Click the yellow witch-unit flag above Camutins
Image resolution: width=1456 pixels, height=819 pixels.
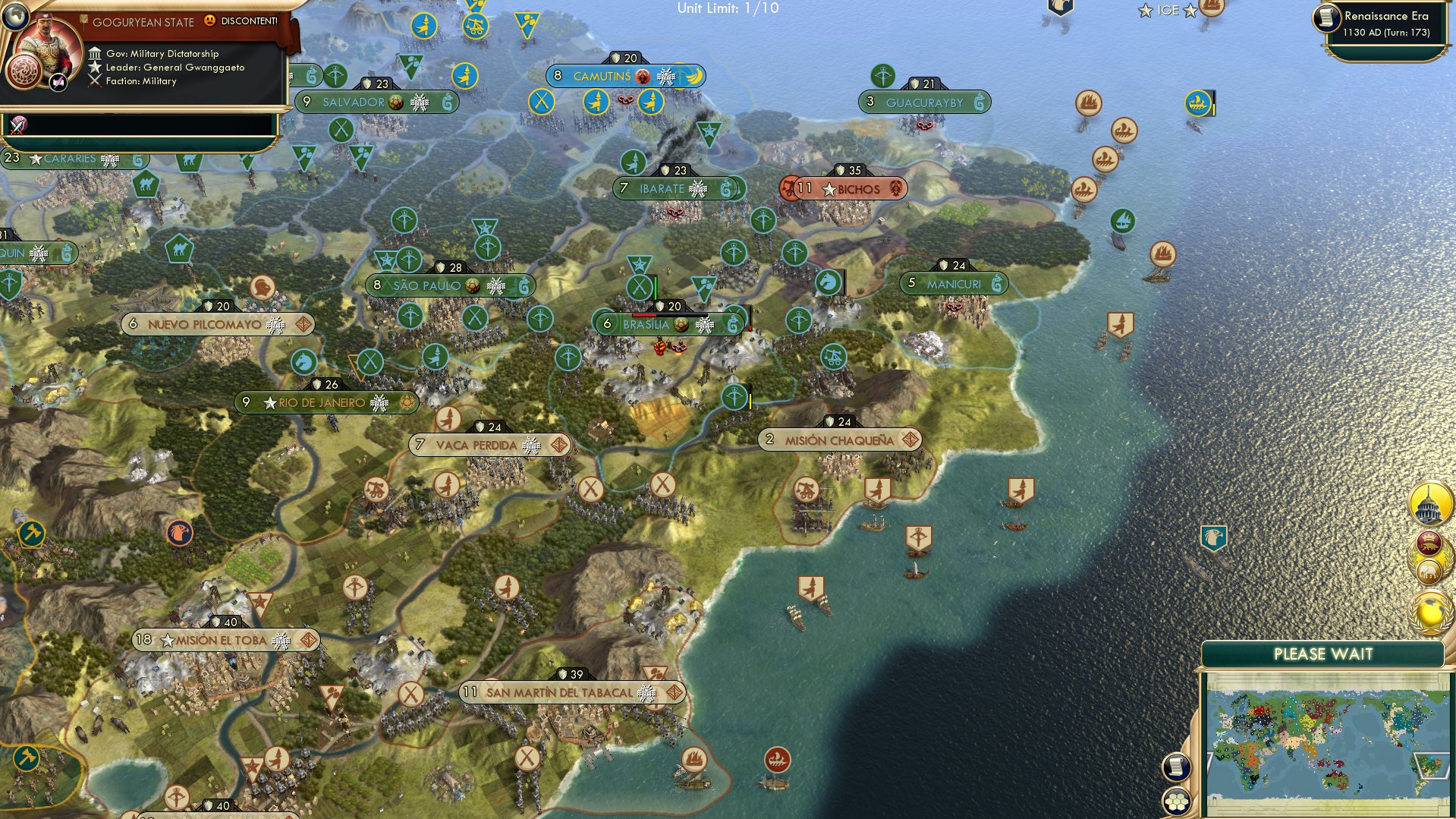tap(423, 26)
